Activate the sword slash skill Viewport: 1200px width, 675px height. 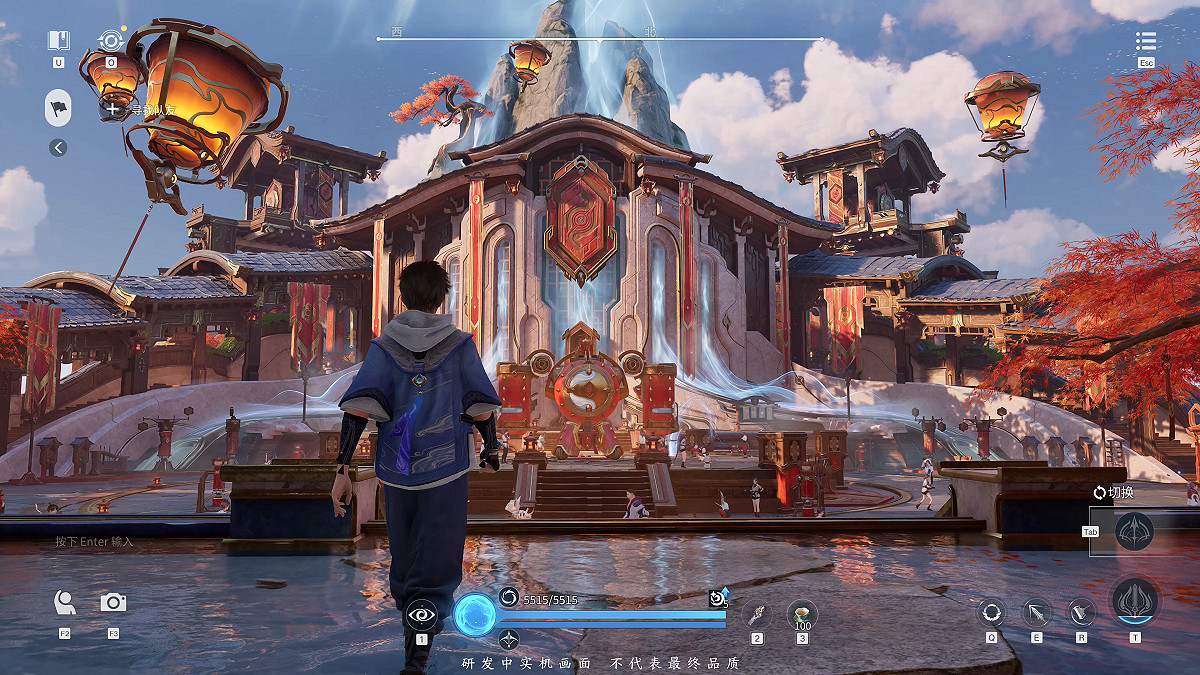[1036, 612]
